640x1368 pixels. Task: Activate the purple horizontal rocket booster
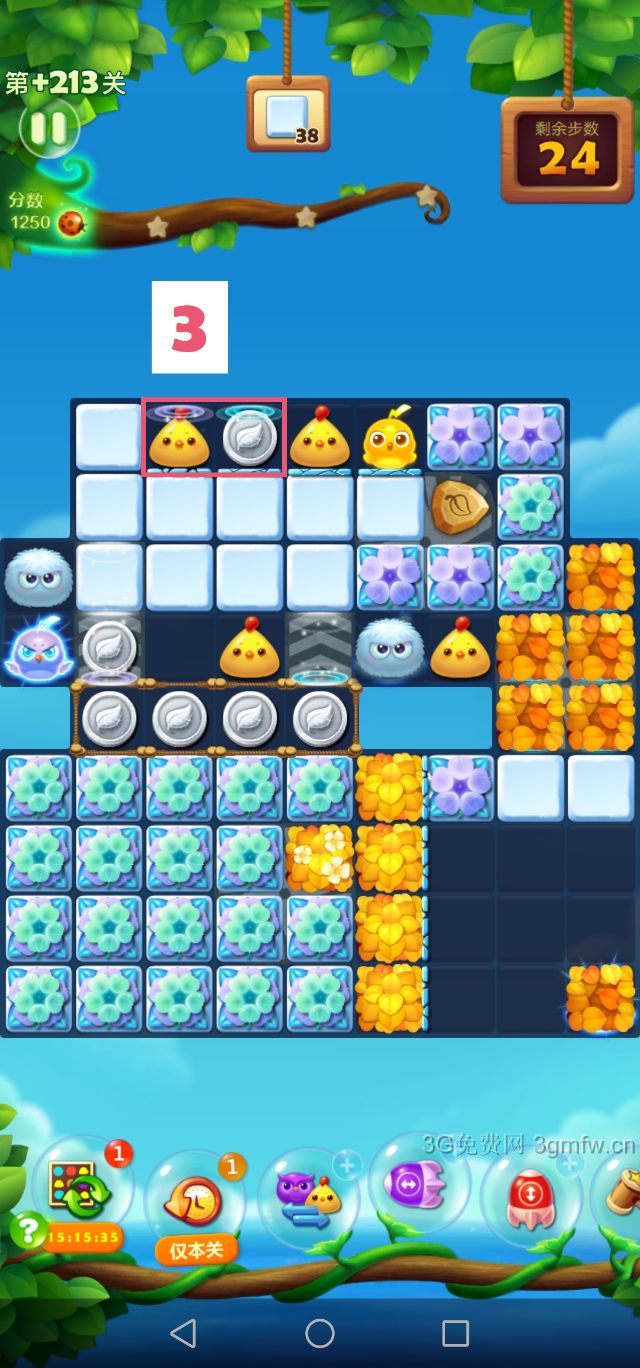point(418,1187)
